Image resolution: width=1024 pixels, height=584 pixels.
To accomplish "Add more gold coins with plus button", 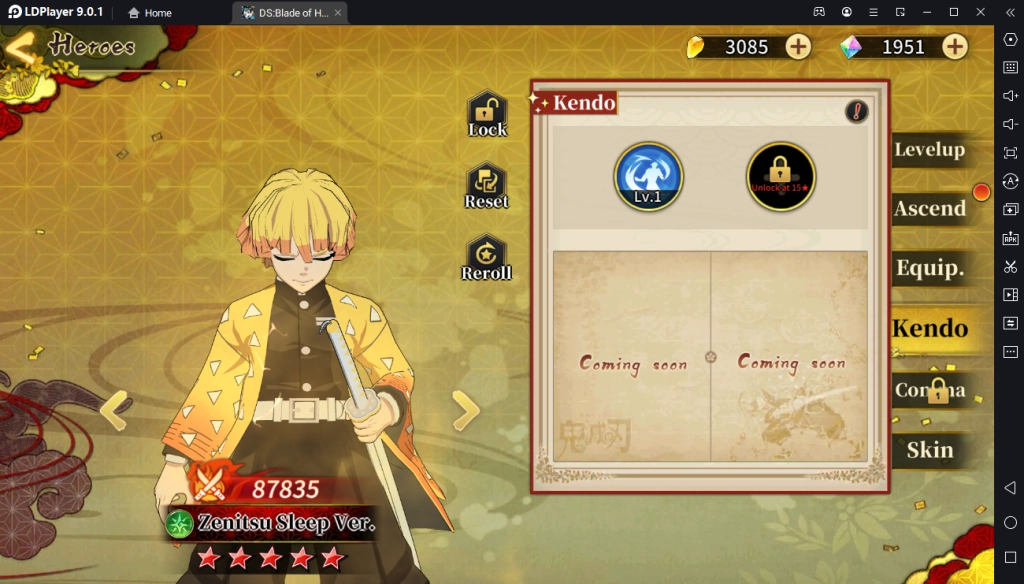I will [x=798, y=46].
